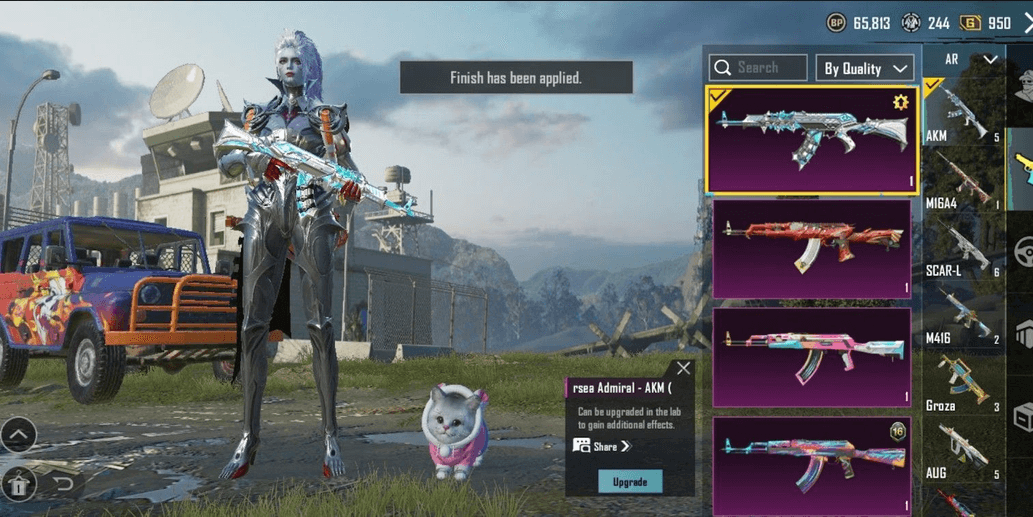1033x517 pixels.
Task: Select the equipped silver-blue AKM skin
Action: click(810, 140)
